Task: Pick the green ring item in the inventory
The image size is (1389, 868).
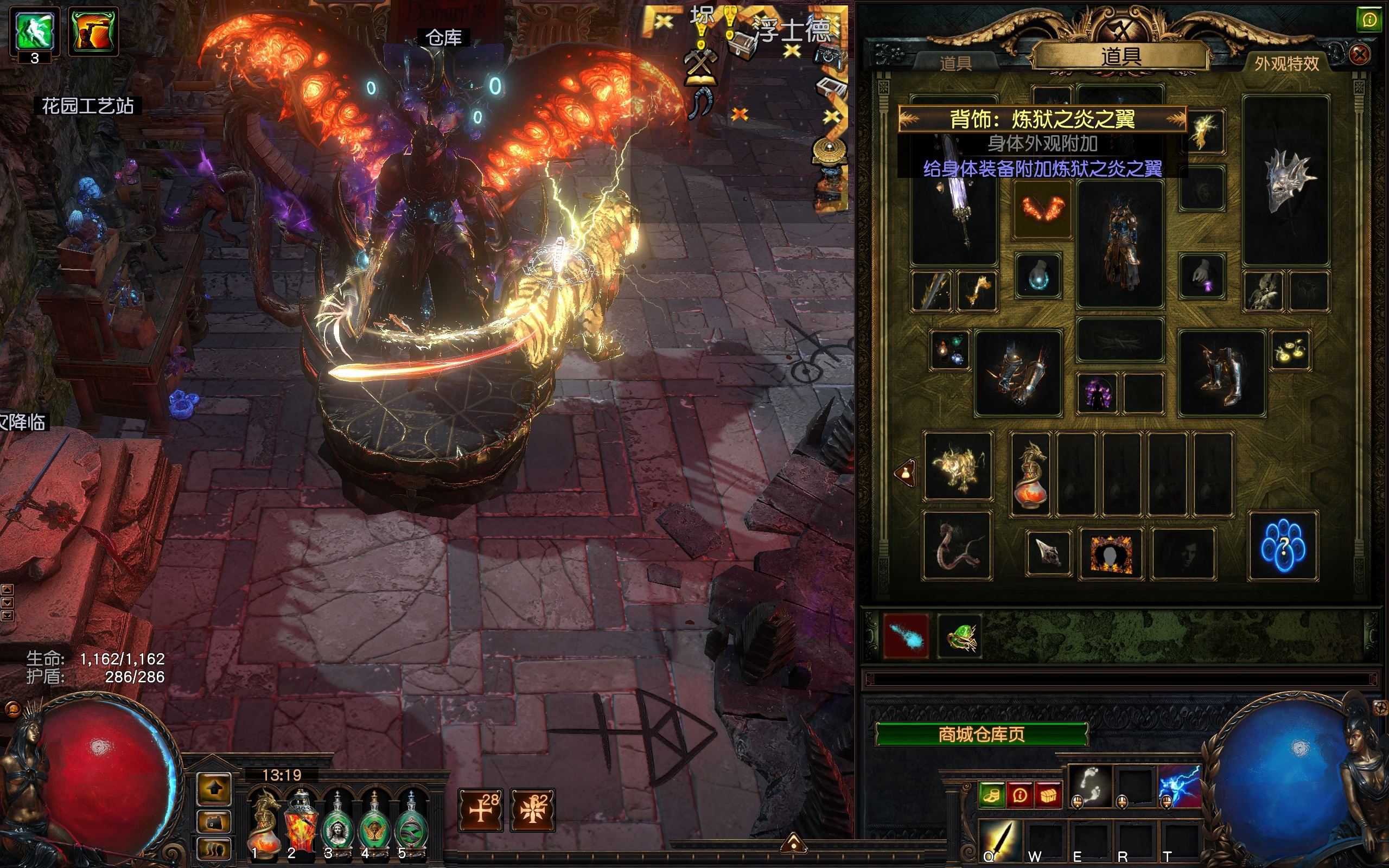Action: pyautogui.click(x=960, y=636)
